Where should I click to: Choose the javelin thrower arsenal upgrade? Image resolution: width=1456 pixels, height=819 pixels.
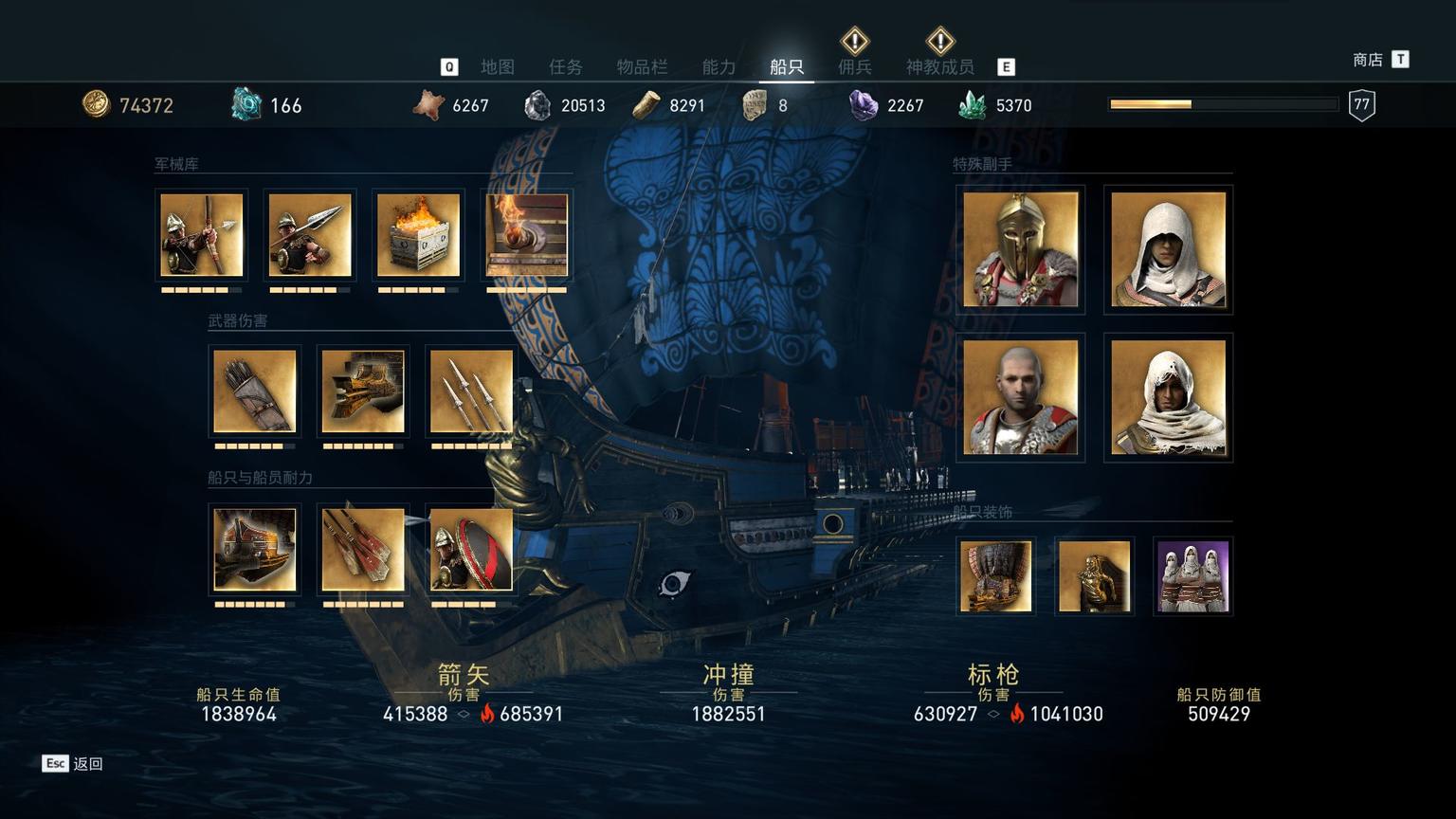(310, 235)
